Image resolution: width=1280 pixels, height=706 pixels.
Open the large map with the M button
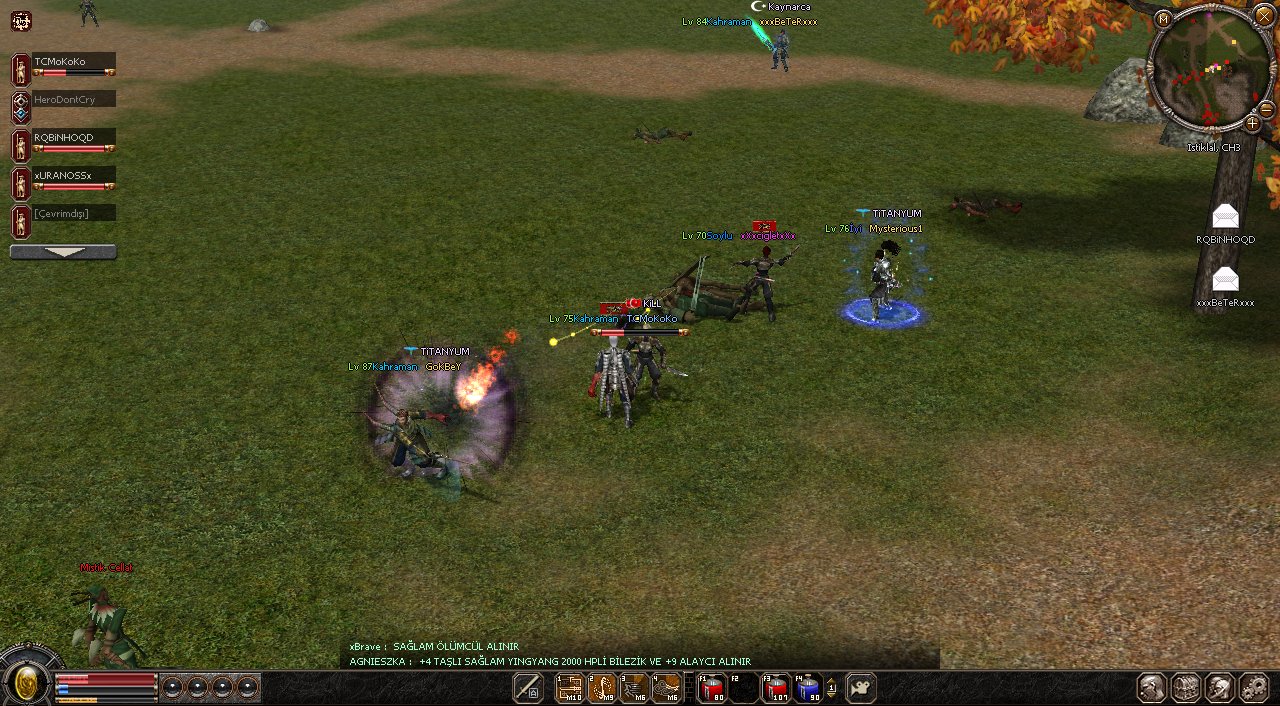[1163, 19]
